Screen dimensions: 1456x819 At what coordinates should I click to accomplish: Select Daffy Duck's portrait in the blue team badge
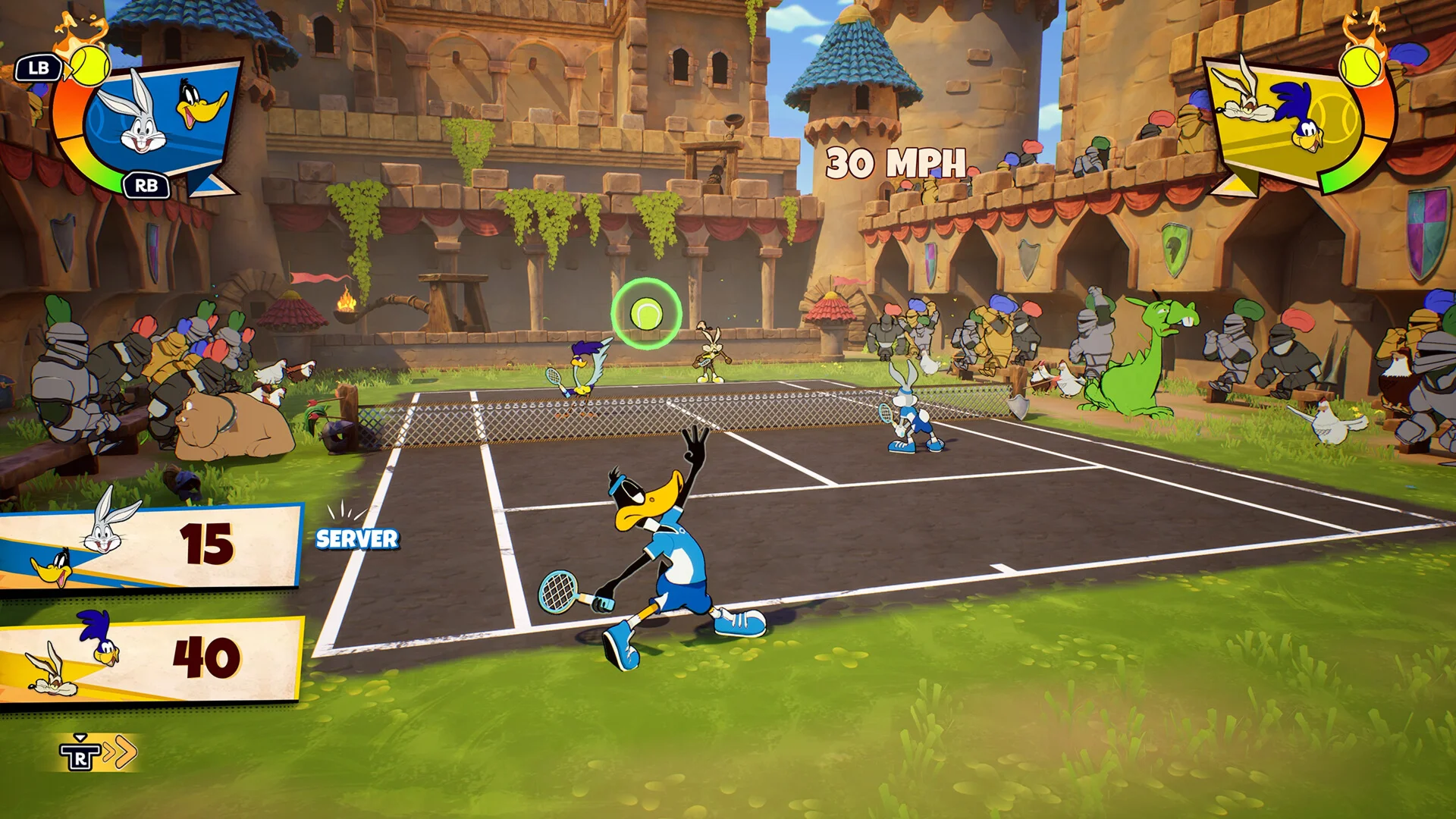pos(200,105)
